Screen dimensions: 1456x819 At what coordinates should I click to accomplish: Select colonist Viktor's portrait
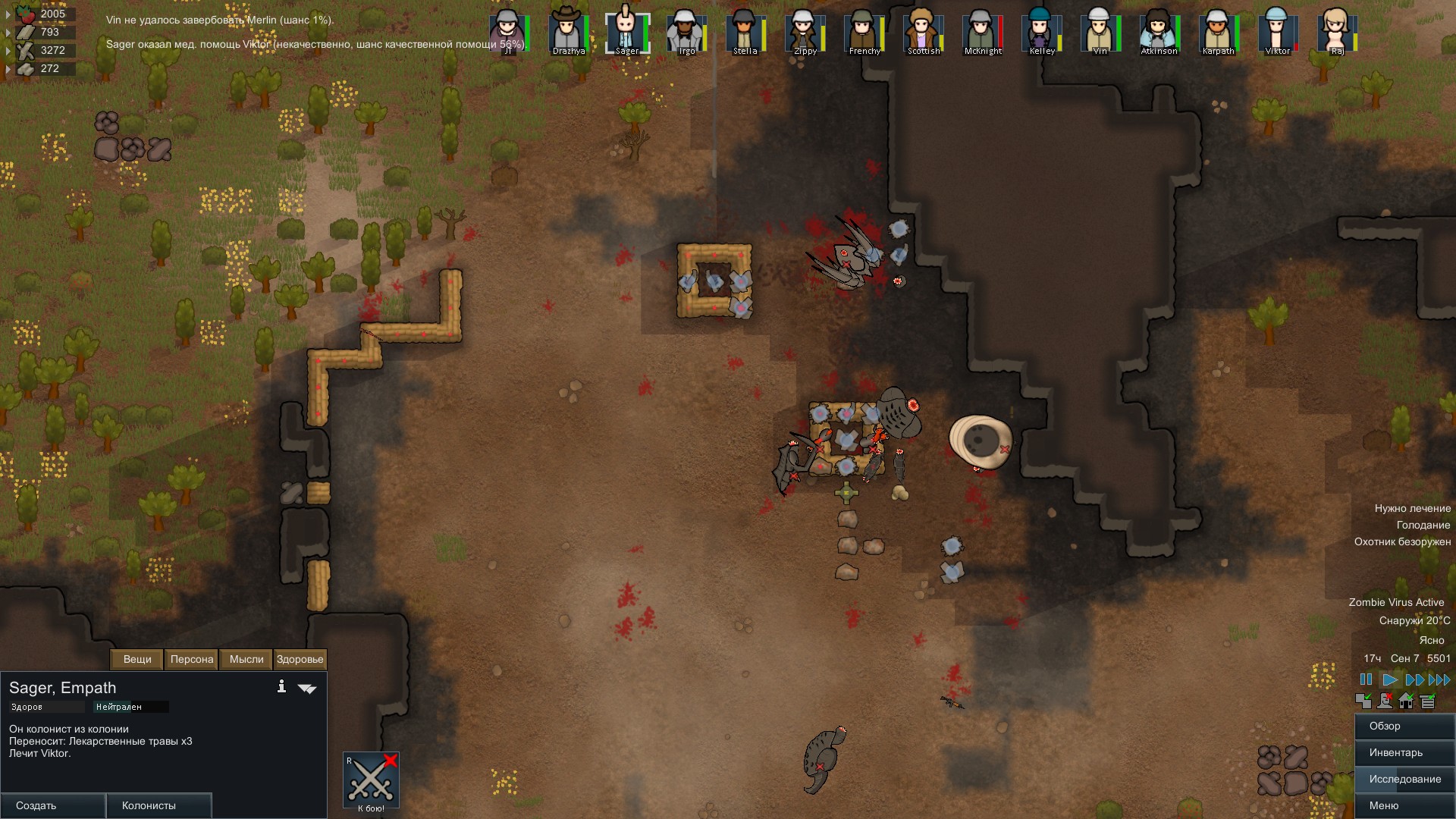pos(1277,32)
